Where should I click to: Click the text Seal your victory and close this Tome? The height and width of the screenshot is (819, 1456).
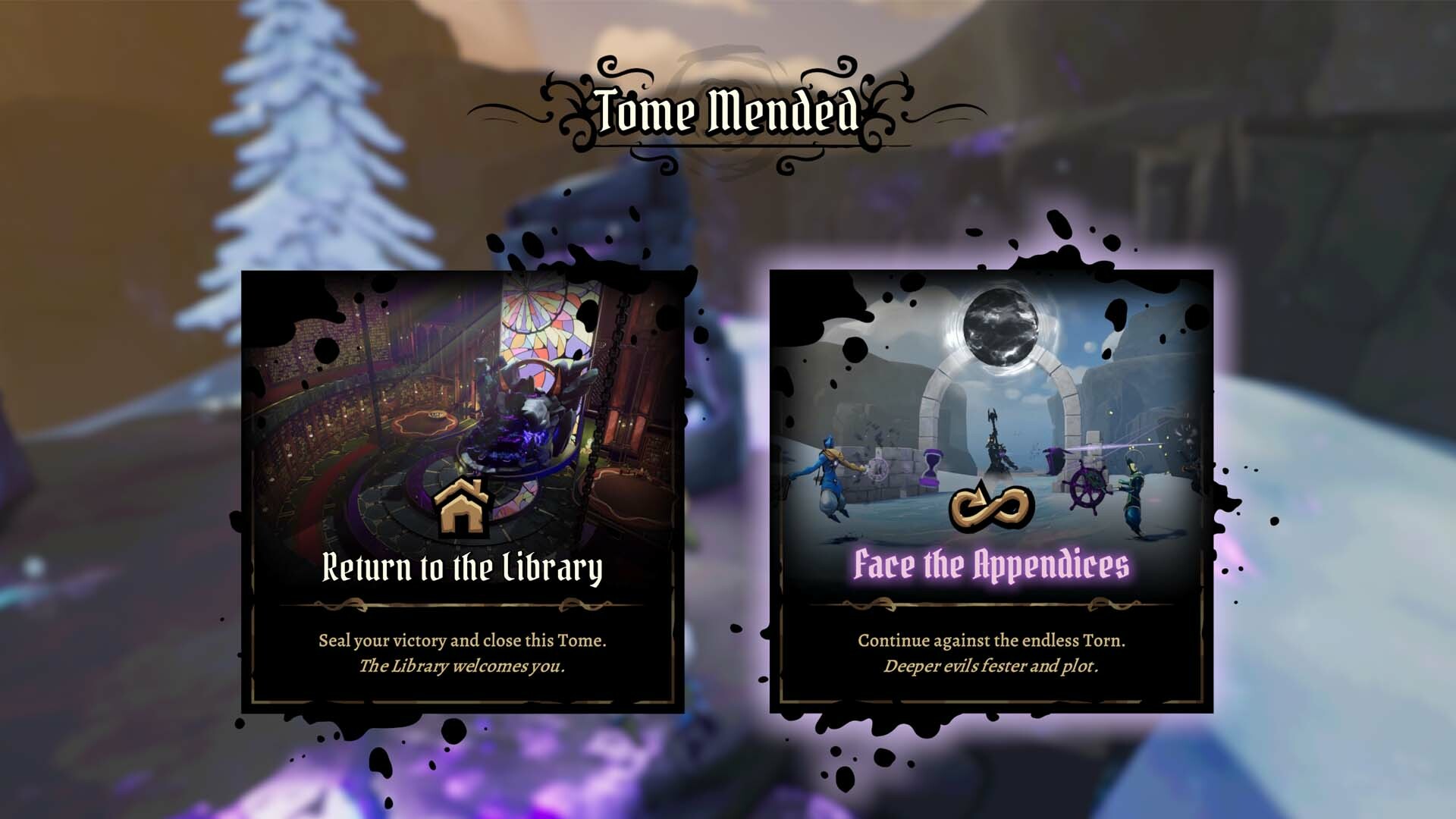[463, 641]
